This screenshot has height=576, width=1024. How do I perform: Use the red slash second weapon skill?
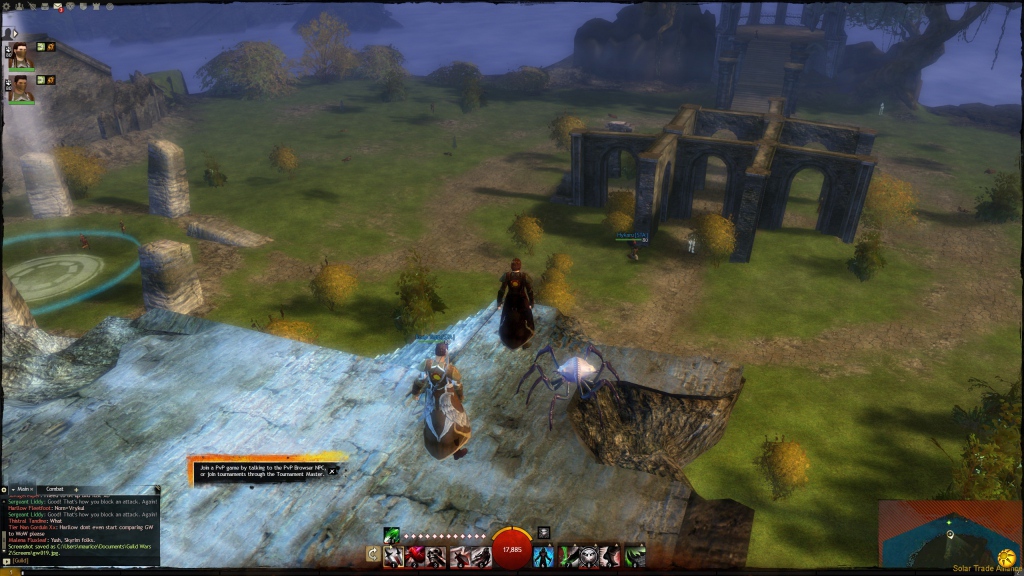(x=415, y=556)
